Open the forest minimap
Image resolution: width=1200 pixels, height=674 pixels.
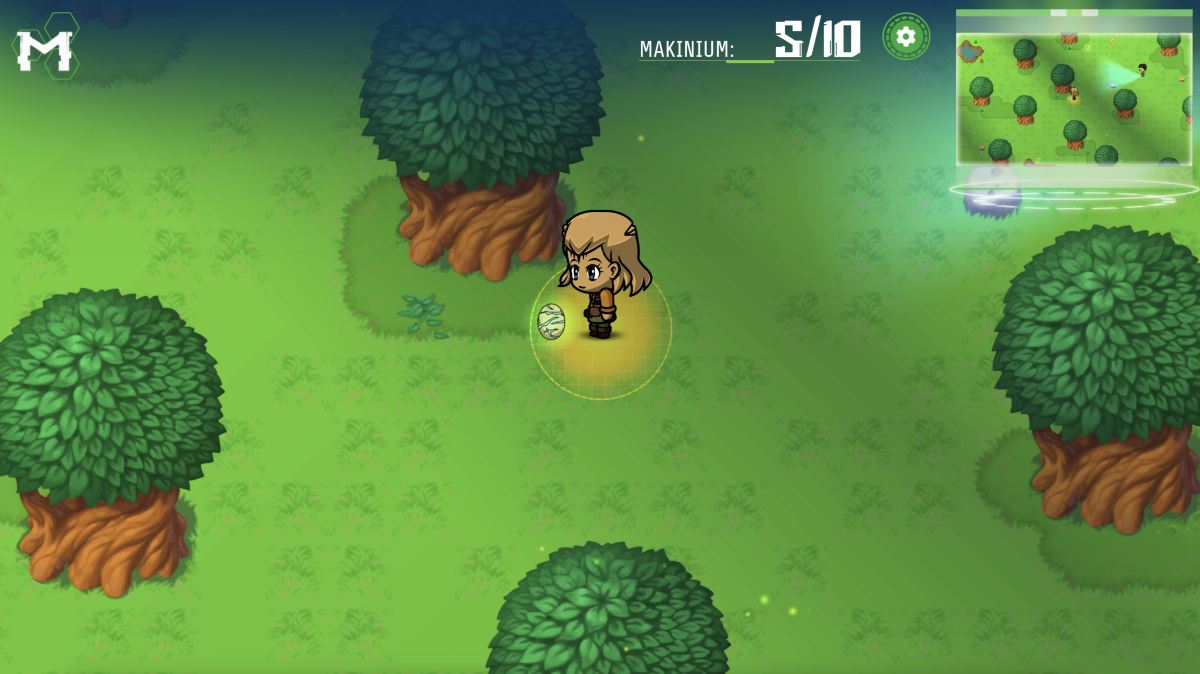coord(1073,89)
